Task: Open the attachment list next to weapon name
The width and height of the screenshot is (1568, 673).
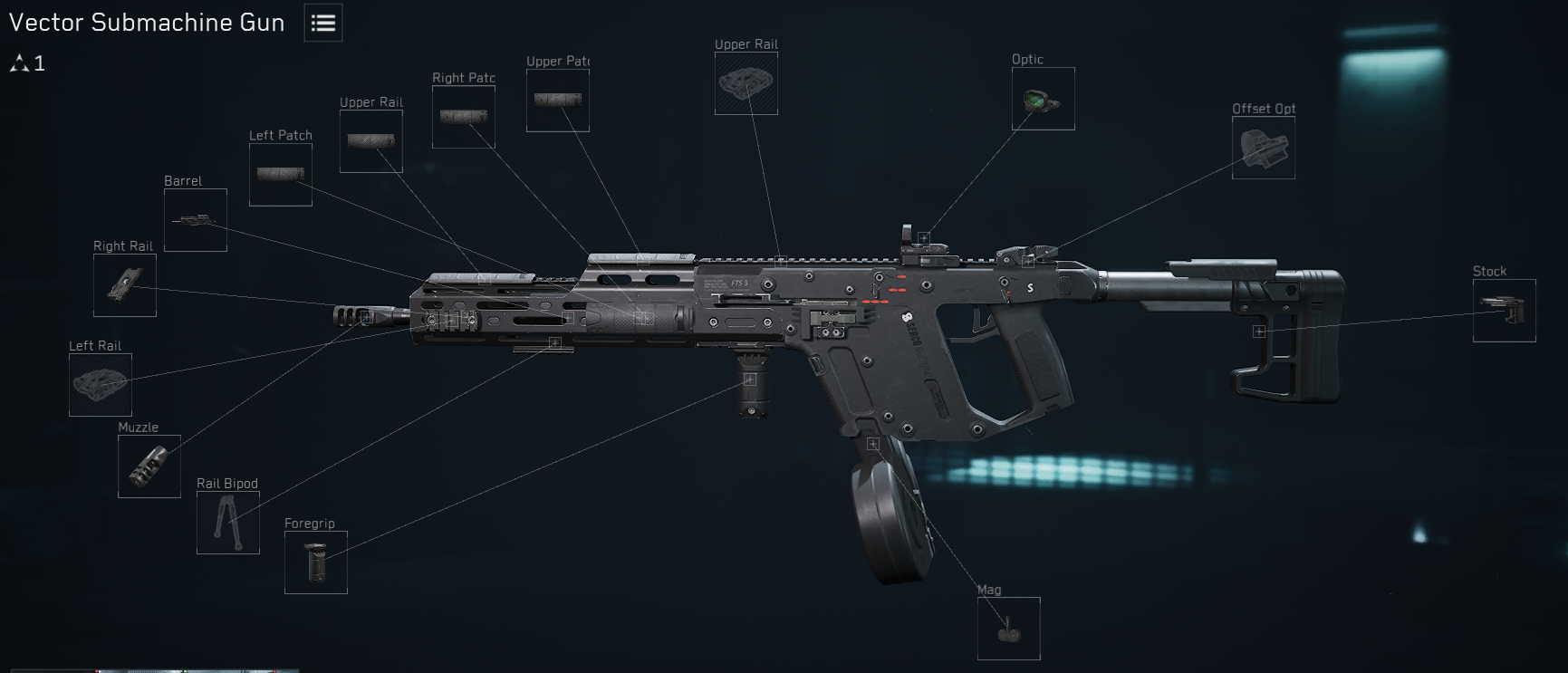Action: coord(322,23)
